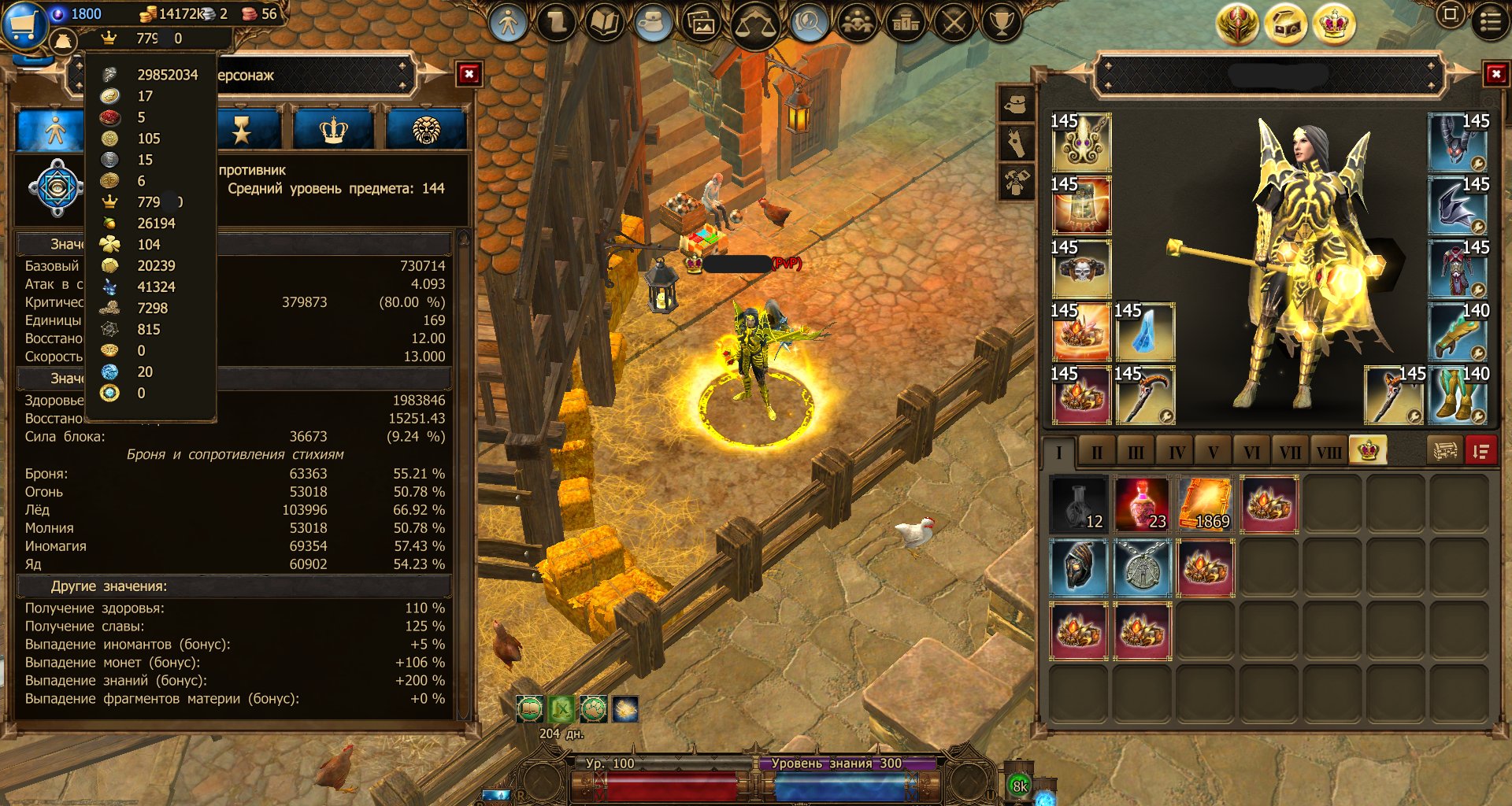1512x806 pixels.
Task: Select the red potion stack of 23
Action: pyautogui.click(x=1142, y=505)
